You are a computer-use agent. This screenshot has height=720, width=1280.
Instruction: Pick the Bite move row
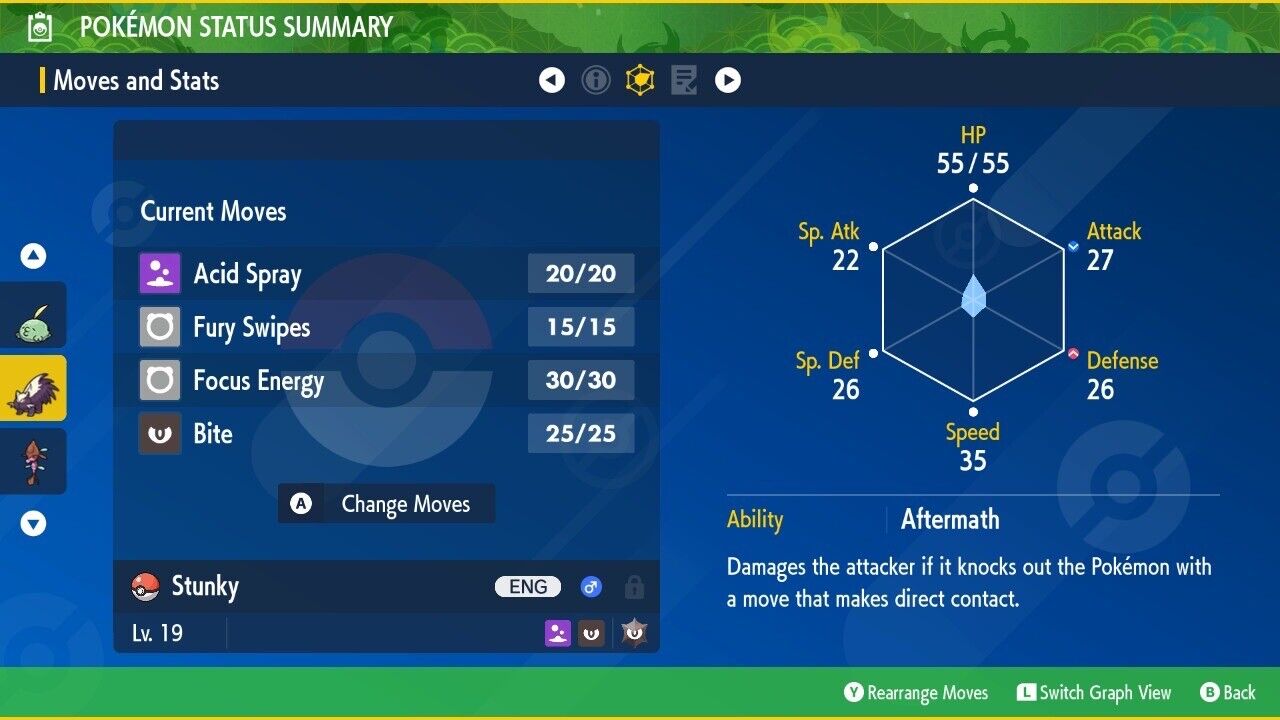click(386, 434)
